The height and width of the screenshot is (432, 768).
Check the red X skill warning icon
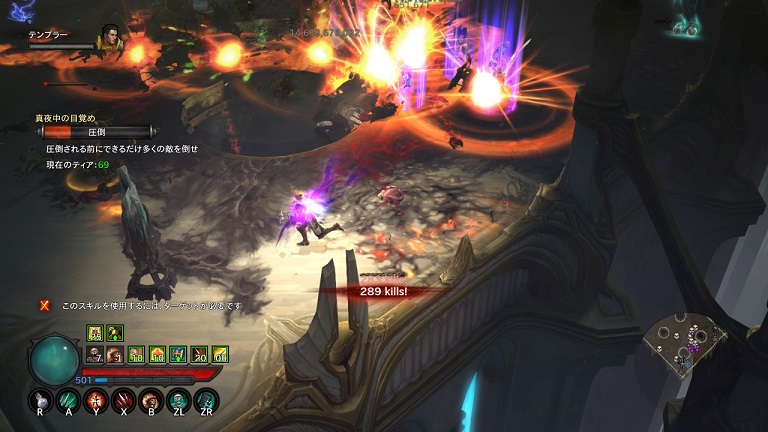coord(44,305)
